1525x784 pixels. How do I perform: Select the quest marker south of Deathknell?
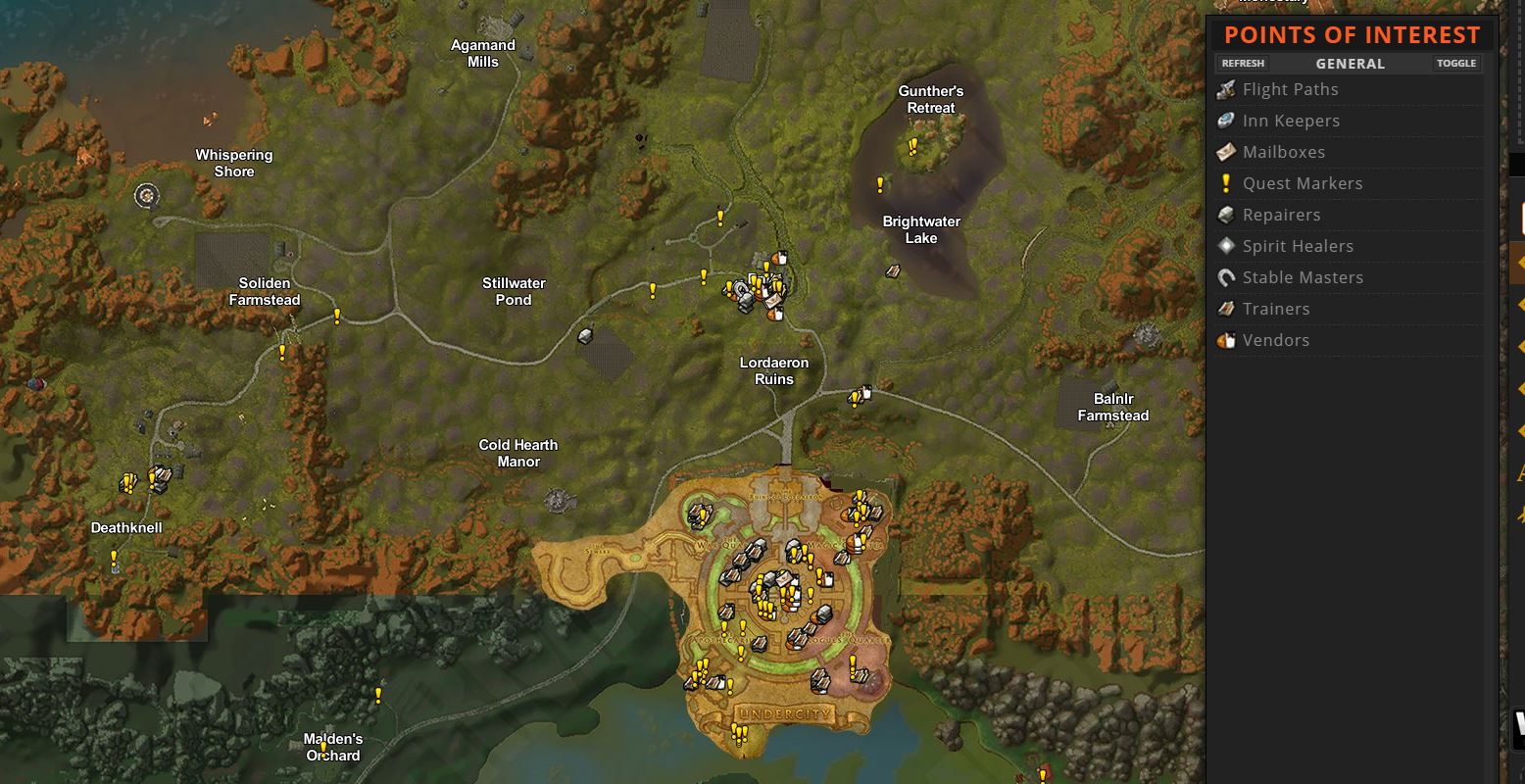click(x=114, y=559)
